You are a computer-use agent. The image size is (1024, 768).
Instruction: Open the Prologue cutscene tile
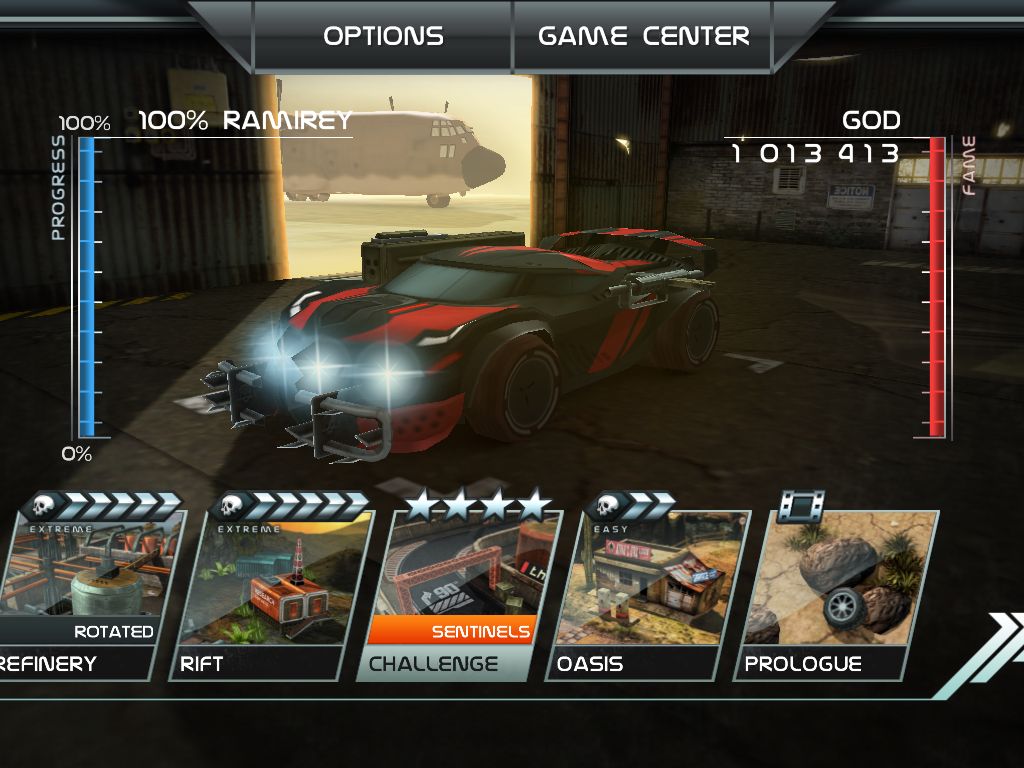(833, 590)
